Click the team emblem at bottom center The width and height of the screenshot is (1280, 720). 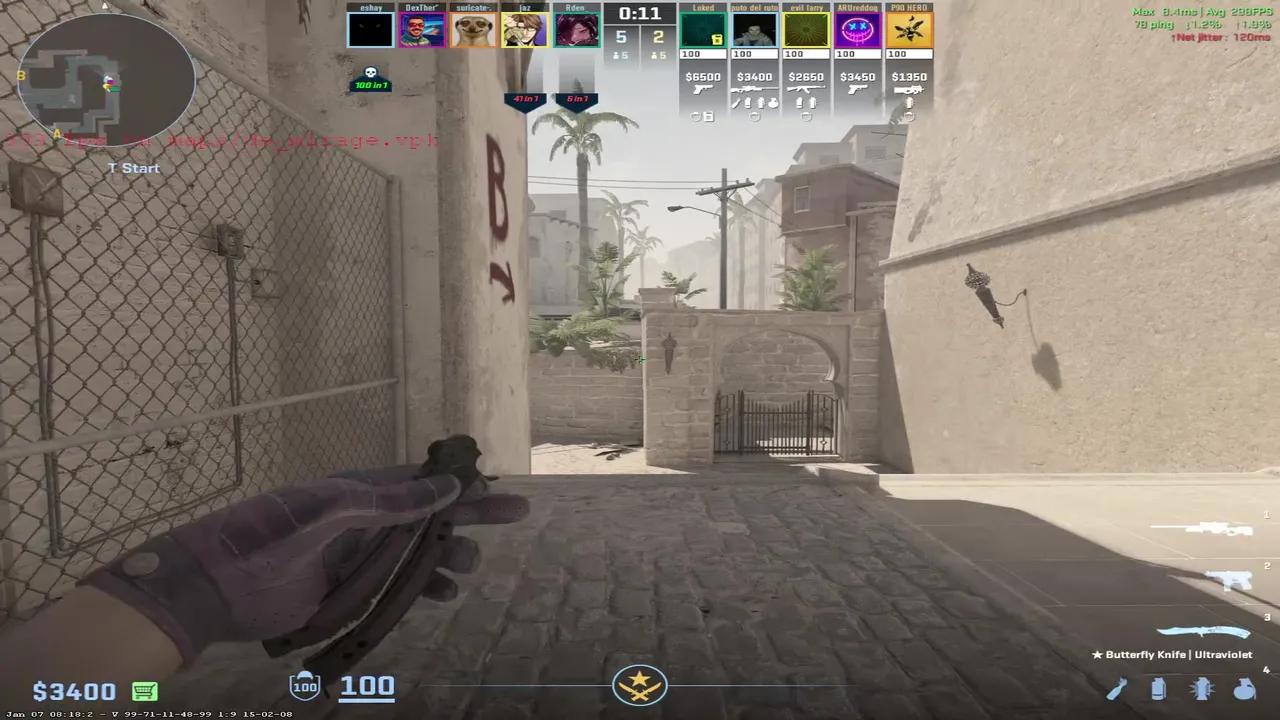pos(640,684)
